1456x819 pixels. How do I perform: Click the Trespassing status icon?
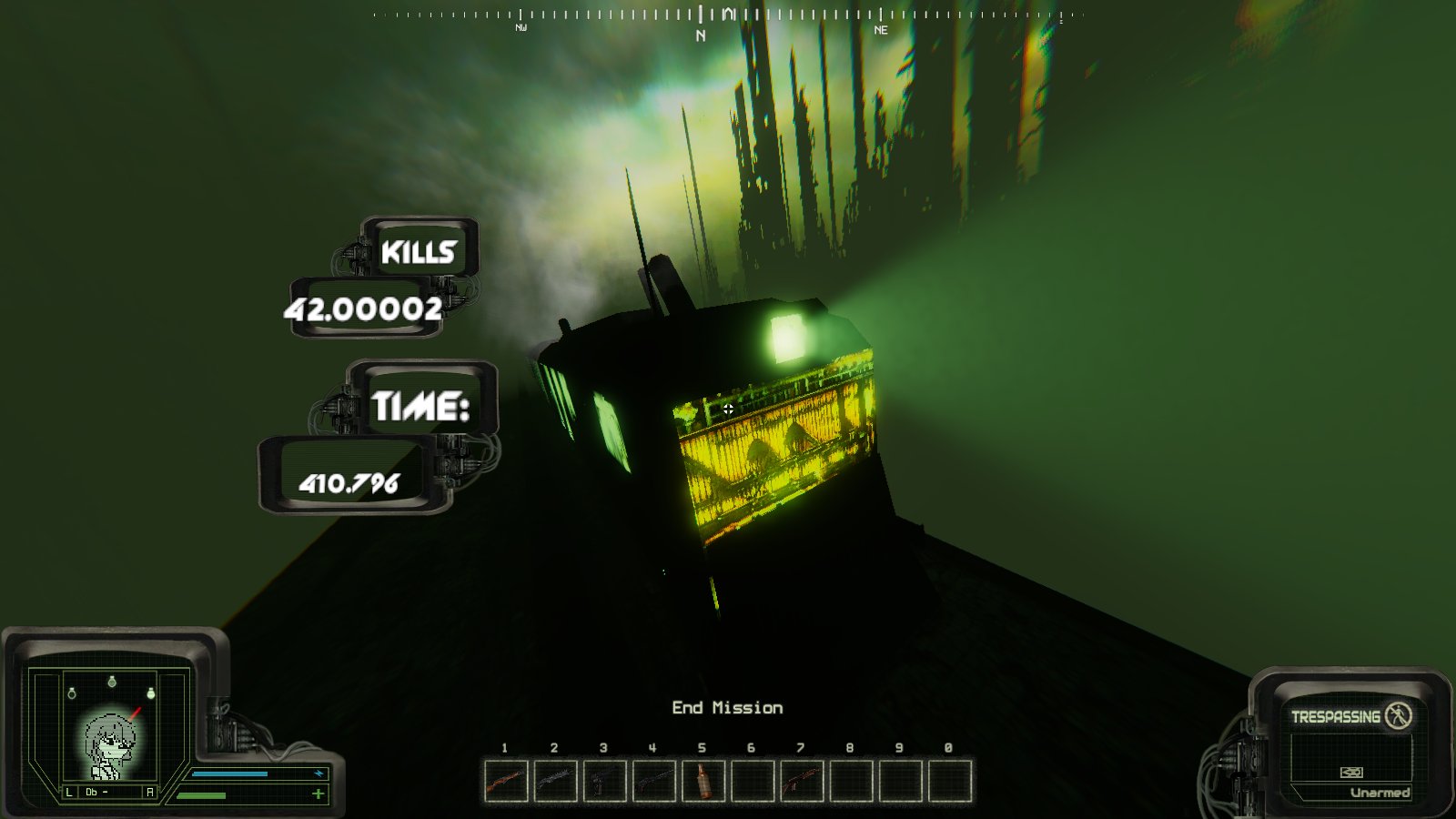point(1398,716)
